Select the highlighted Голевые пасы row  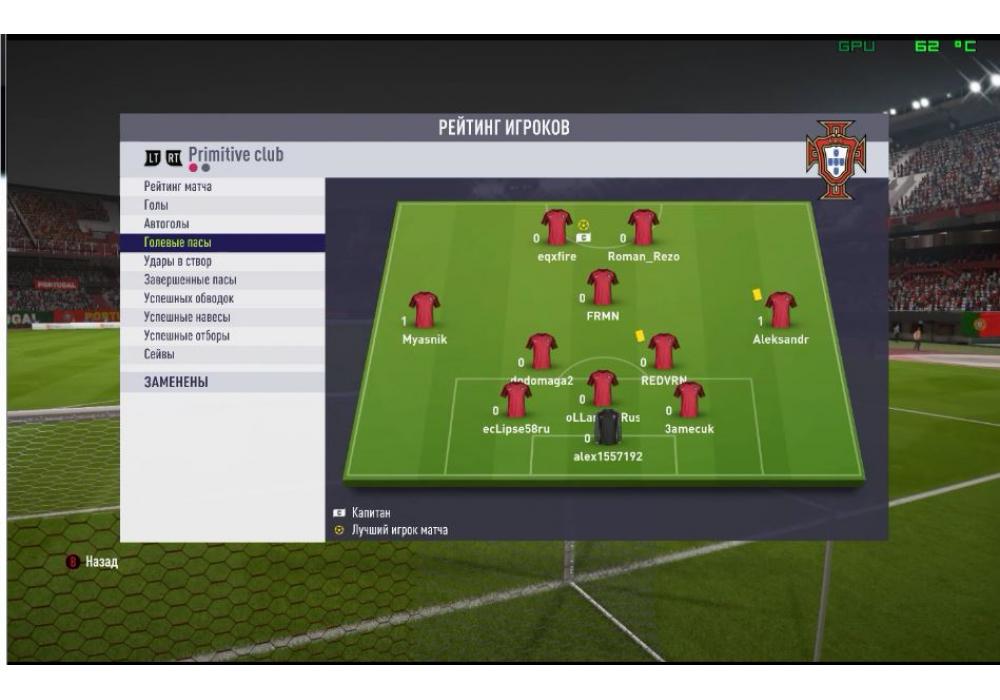click(x=178, y=243)
